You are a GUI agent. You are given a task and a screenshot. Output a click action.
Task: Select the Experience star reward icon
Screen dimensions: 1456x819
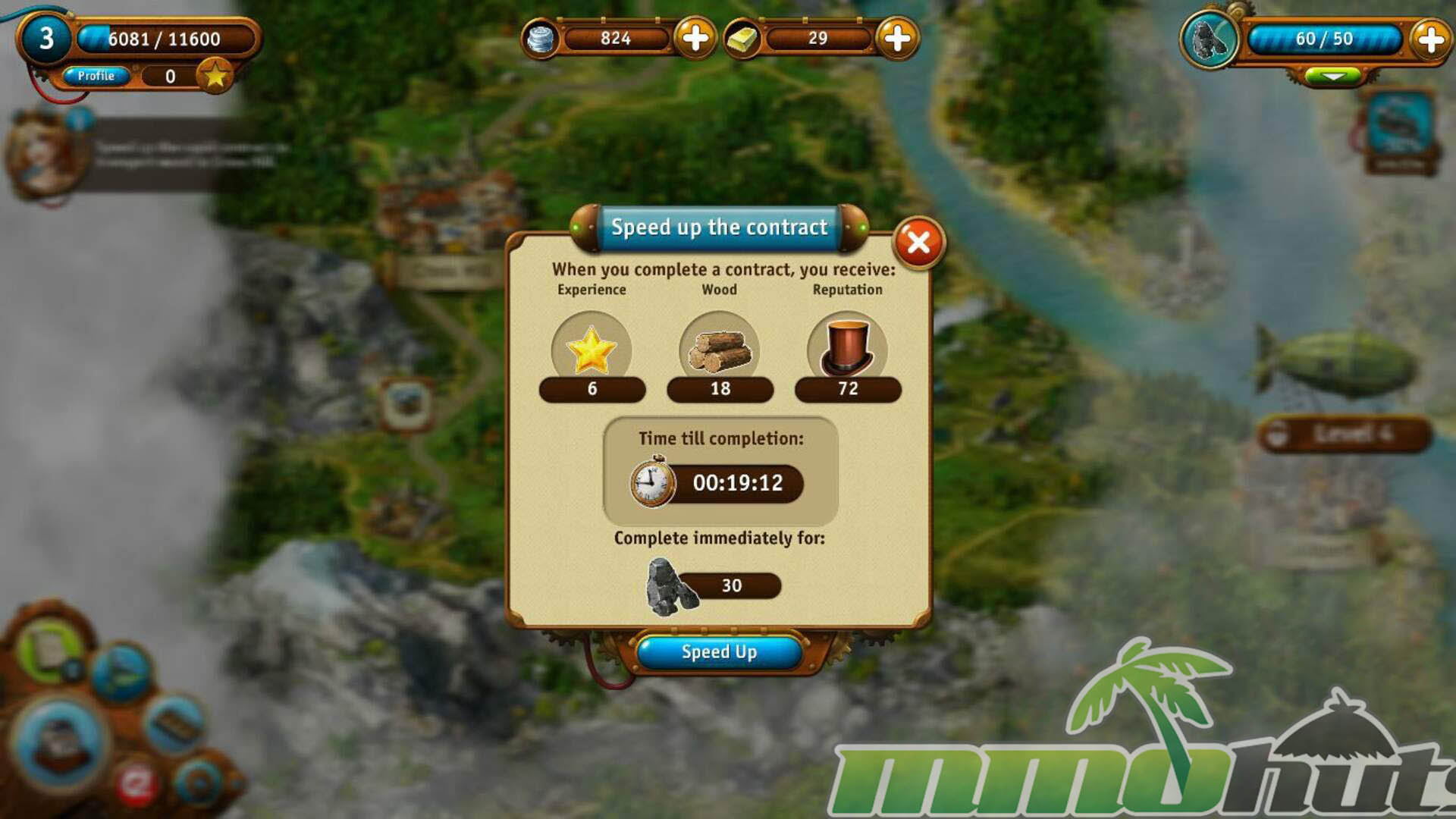tap(591, 350)
